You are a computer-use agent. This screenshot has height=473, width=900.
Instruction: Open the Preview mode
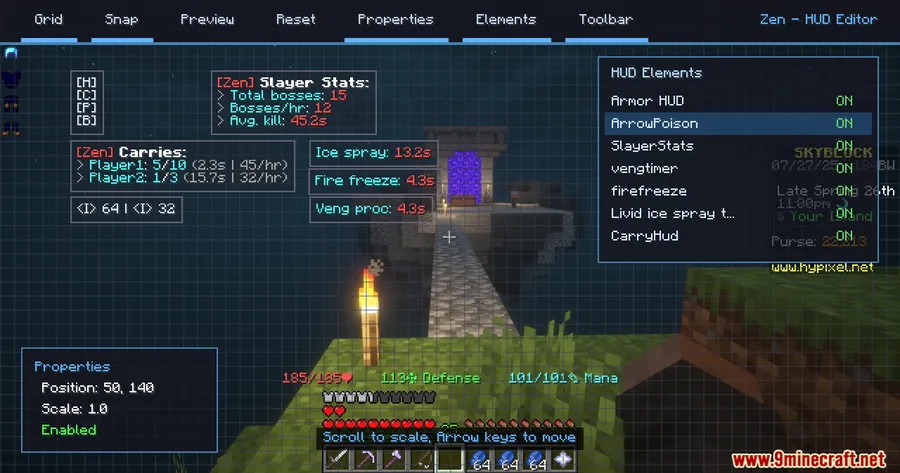(207, 19)
